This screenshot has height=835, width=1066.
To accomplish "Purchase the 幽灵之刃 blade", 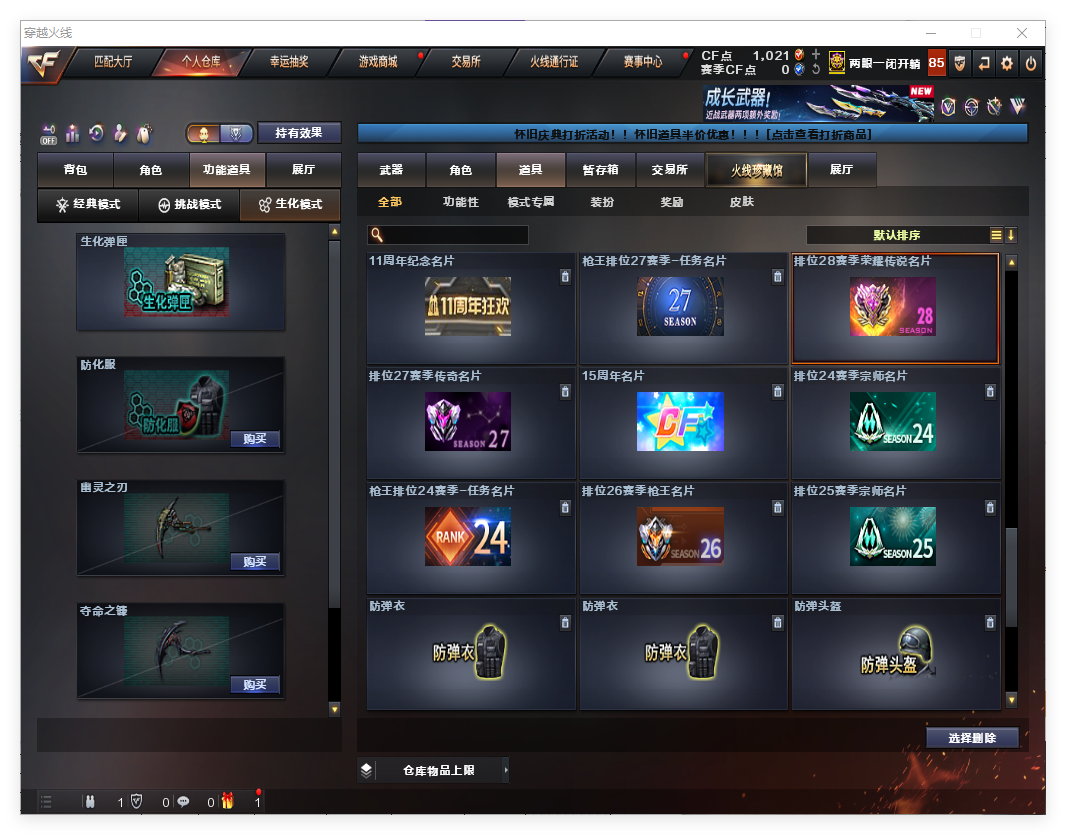I will coord(254,562).
